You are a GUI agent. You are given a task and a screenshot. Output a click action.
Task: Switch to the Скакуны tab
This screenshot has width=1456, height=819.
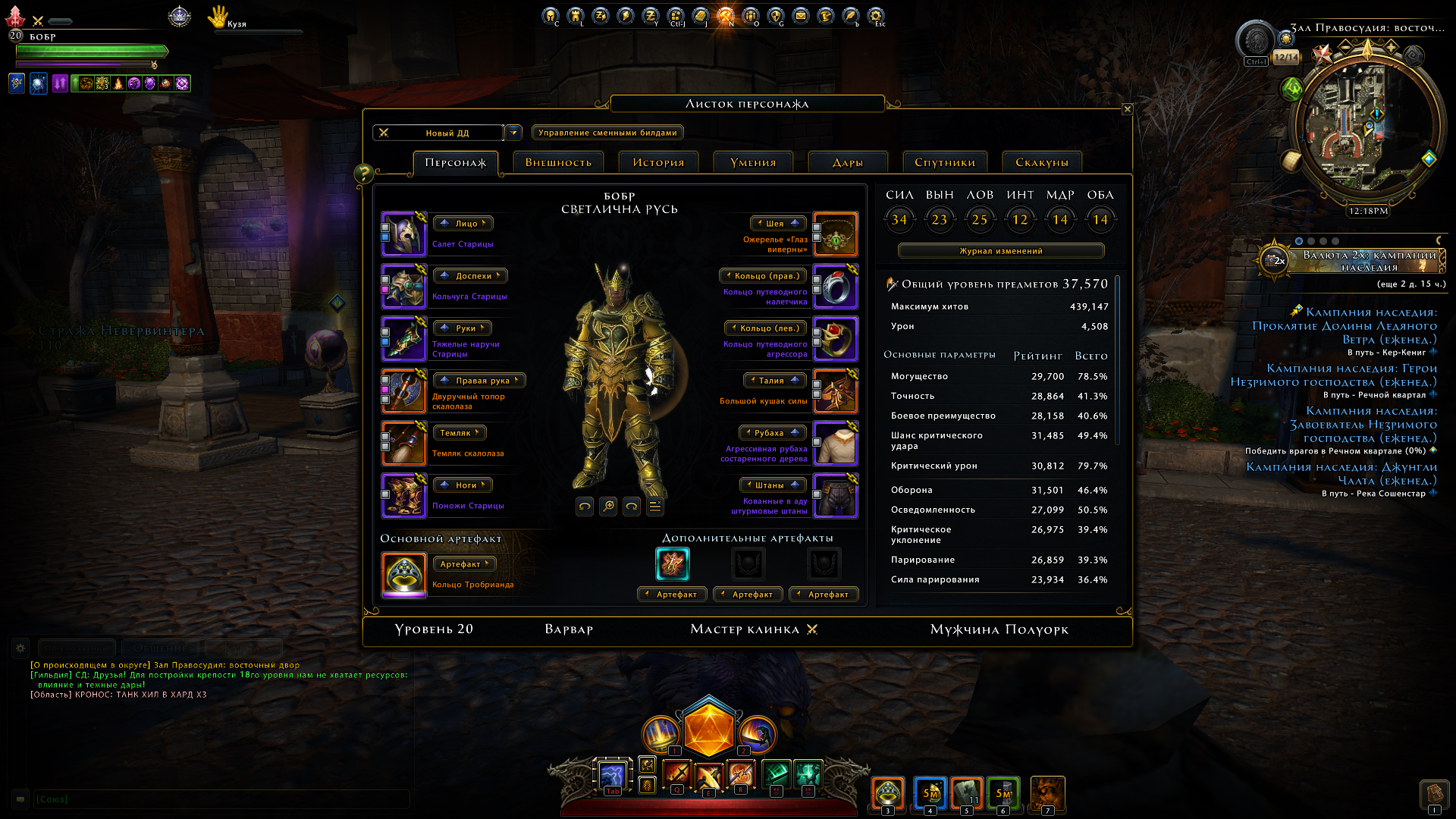click(1042, 162)
